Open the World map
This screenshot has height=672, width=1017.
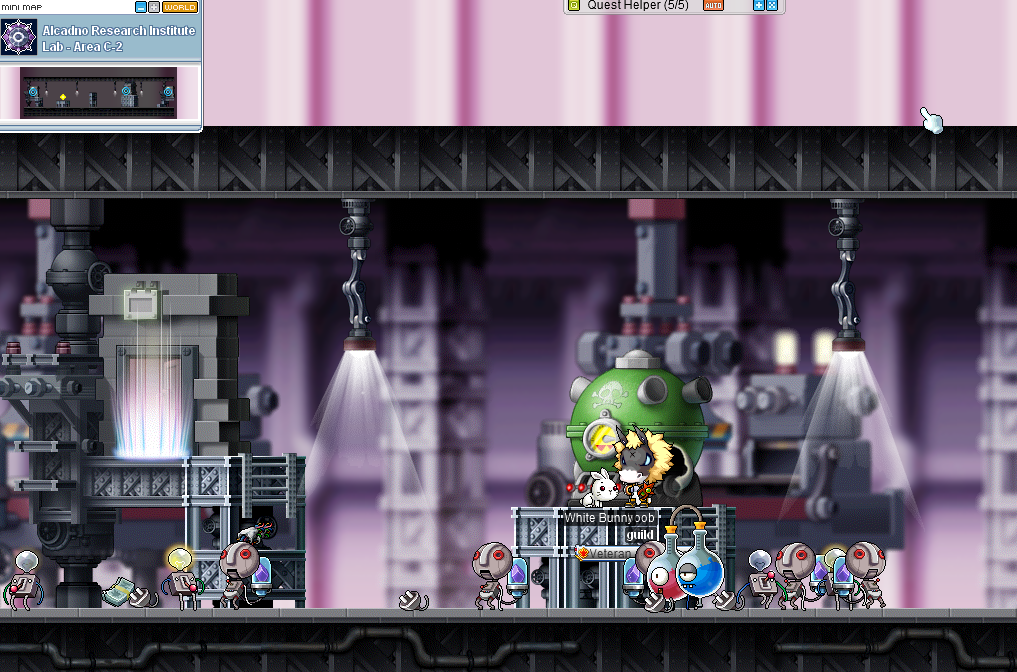click(180, 7)
